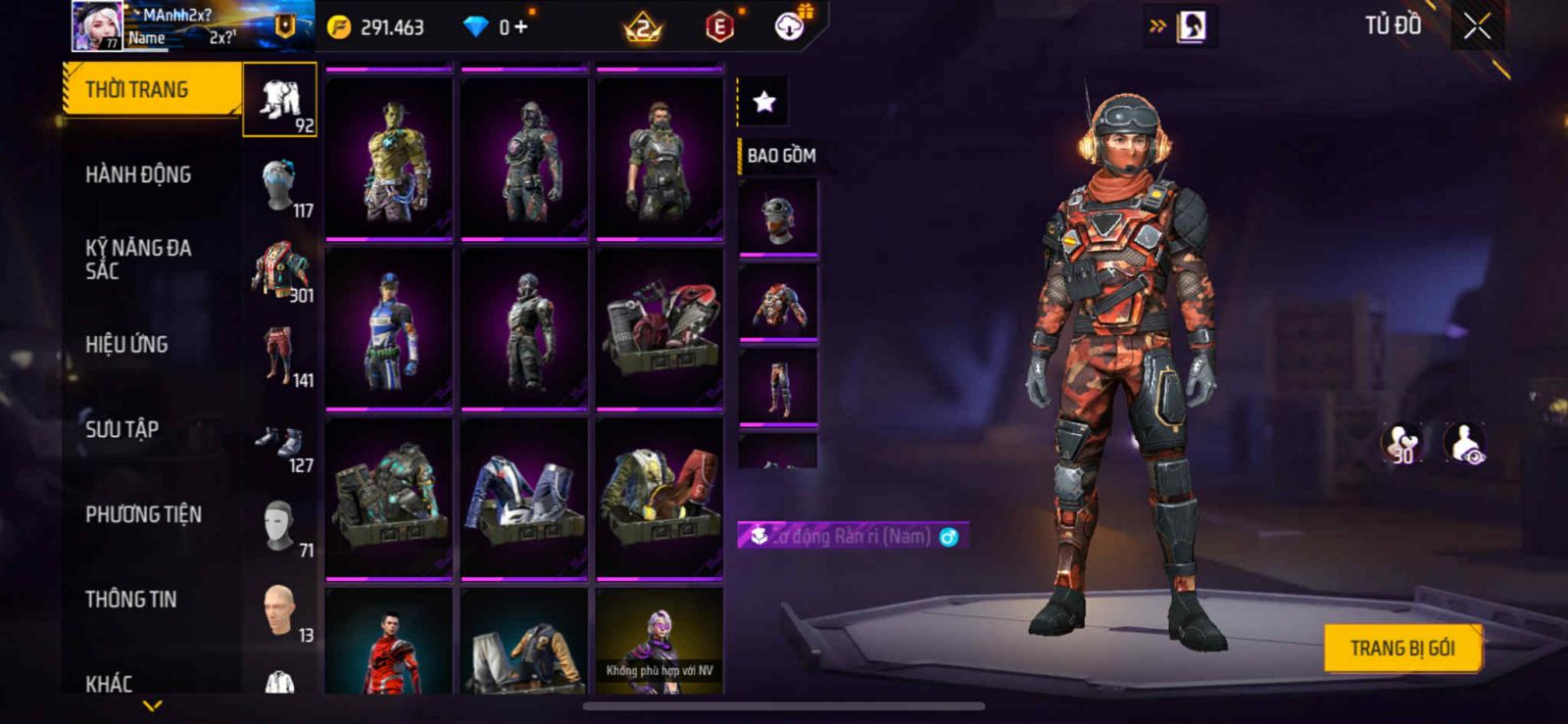Open the THÔNG TIN category
This screenshot has height=724, width=1568.
[x=131, y=600]
